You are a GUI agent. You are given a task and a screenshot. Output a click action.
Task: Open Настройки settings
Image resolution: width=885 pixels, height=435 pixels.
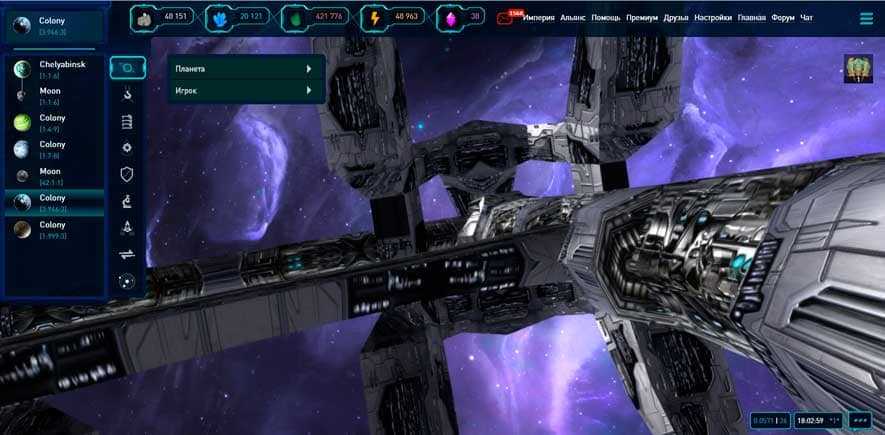[x=714, y=18]
